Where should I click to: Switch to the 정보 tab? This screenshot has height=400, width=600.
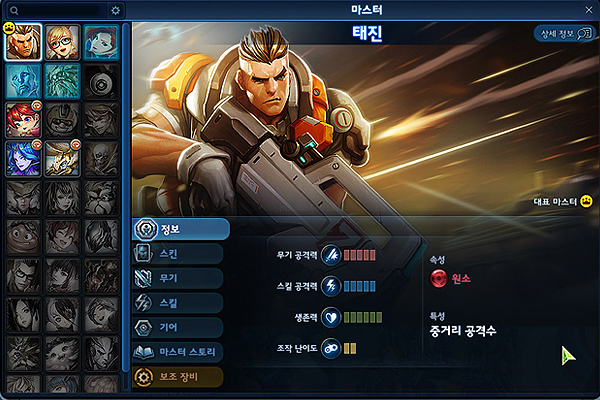point(181,229)
